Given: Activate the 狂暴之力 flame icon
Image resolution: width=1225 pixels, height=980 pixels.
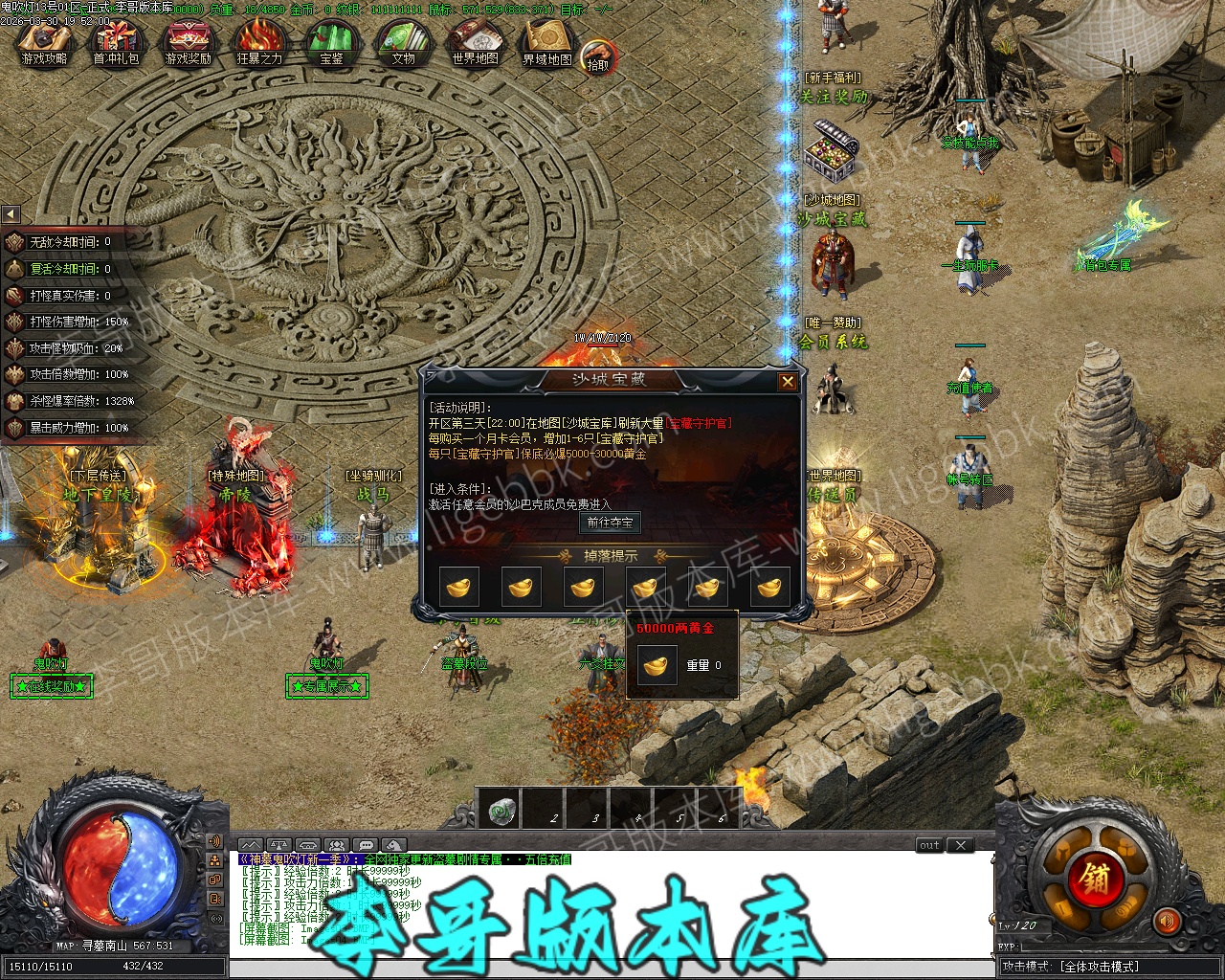Looking at the screenshot, I should (259, 44).
